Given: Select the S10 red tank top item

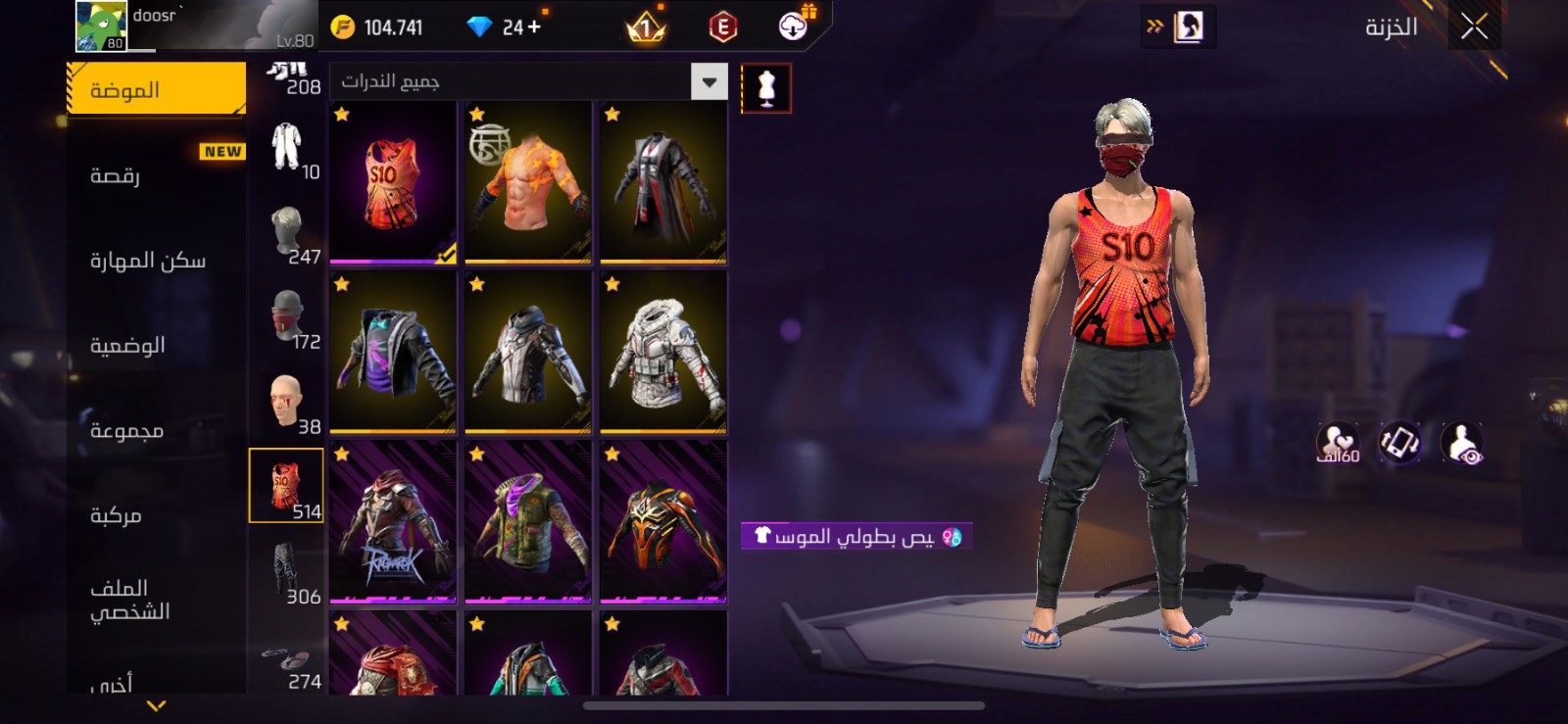Looking at the screenshot, I should [393, 183].
